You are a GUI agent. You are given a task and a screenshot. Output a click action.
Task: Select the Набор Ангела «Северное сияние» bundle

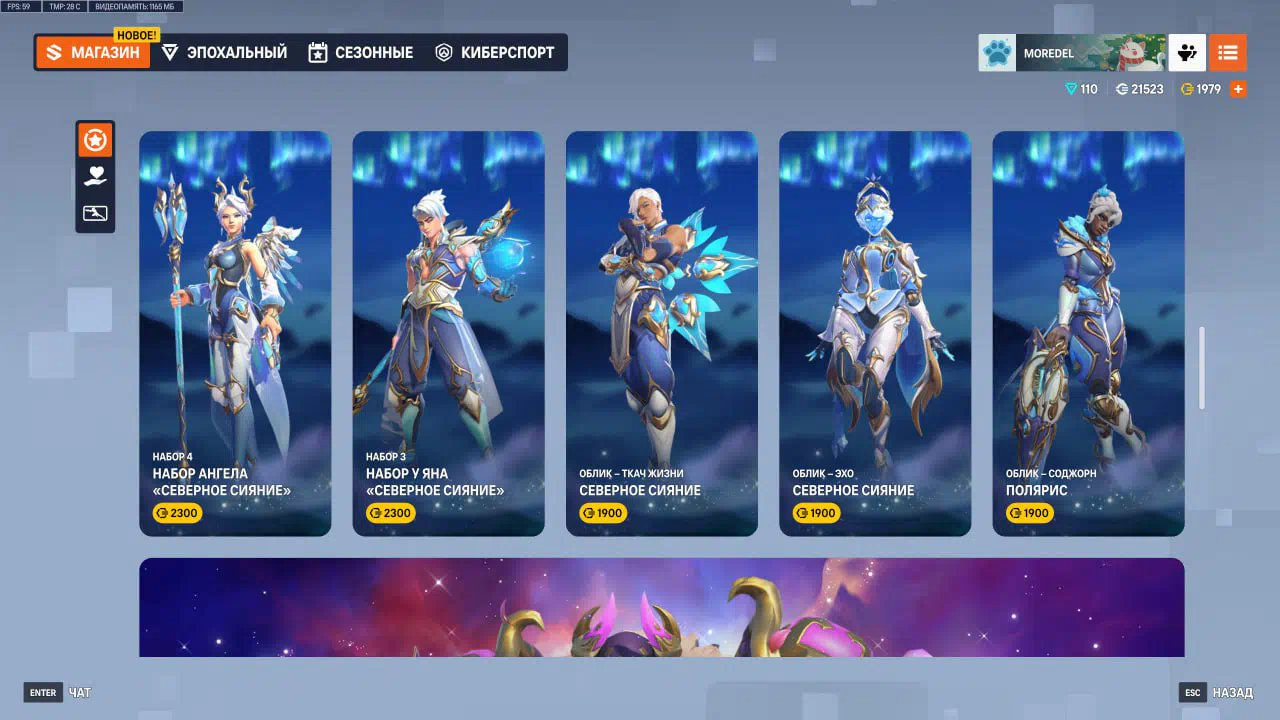pos(235,333)
